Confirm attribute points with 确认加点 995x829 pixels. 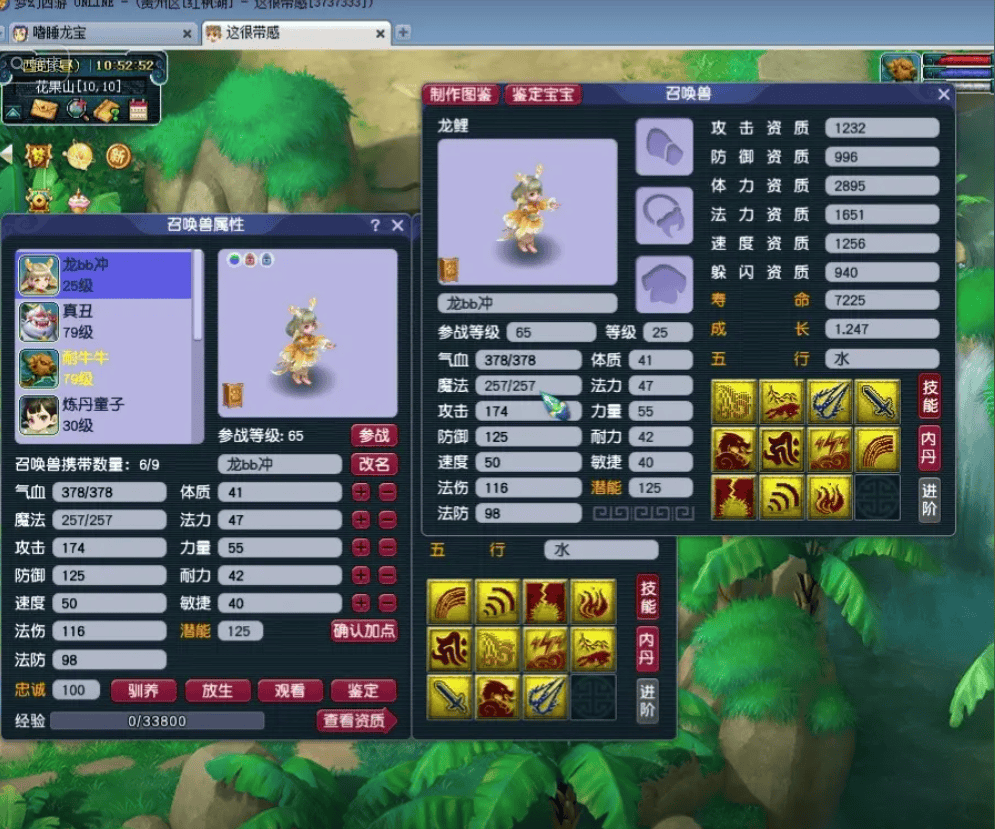tap(364, 631)
